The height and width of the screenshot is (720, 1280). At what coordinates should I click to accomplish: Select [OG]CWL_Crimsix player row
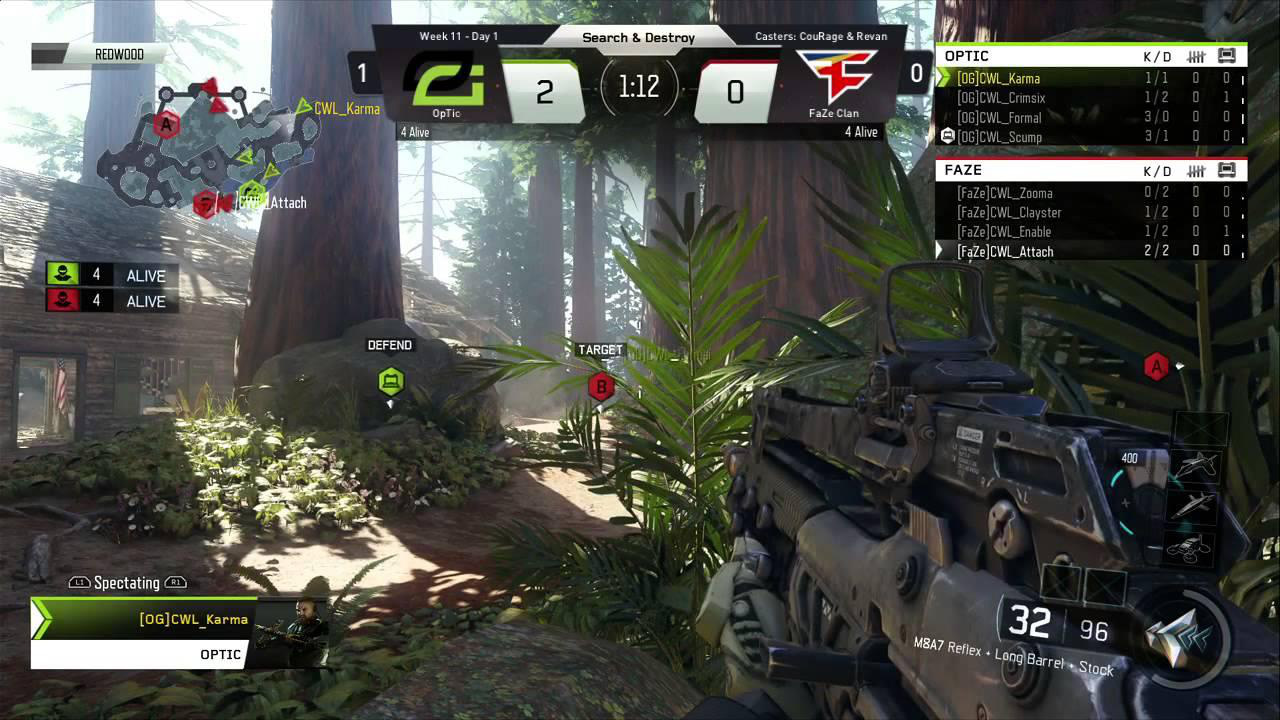point(1001,98)
